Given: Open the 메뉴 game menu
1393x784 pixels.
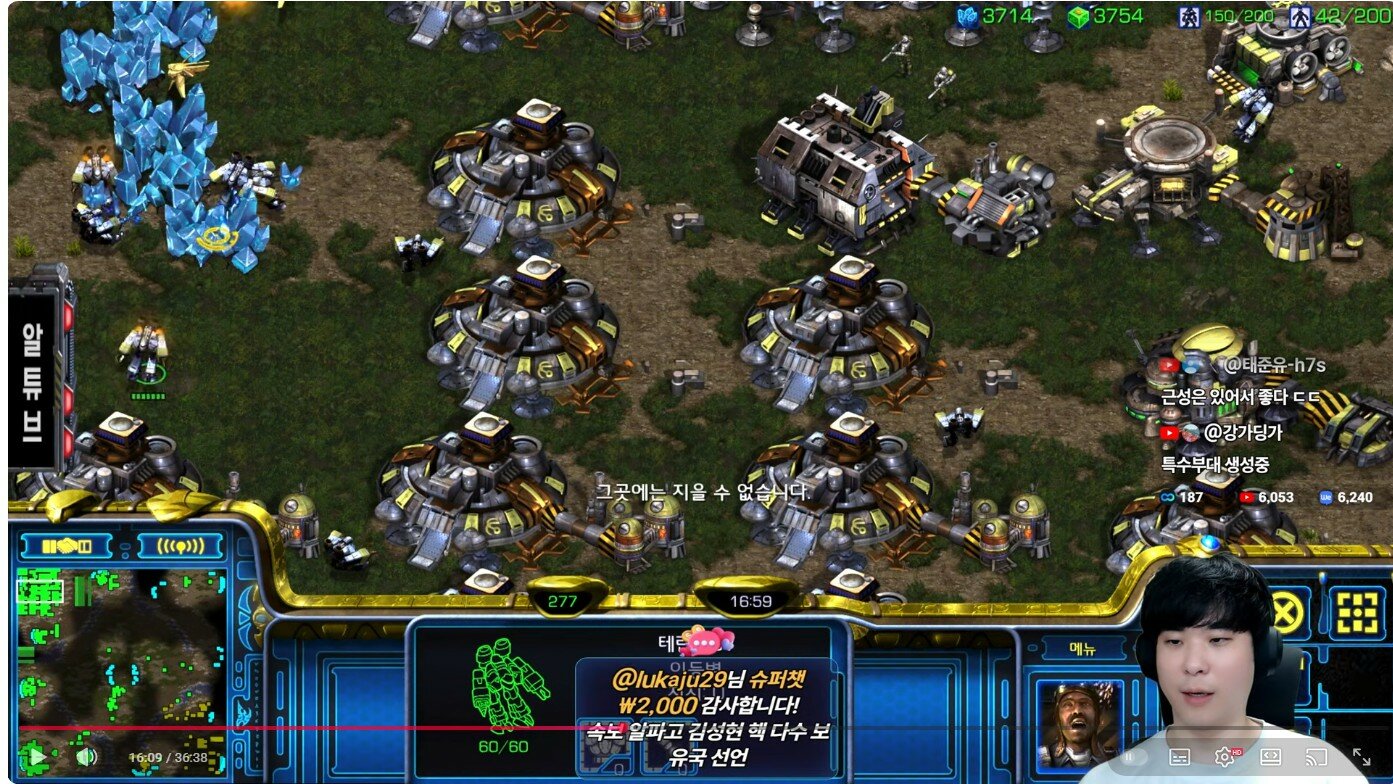Looking at the screenshot, I should (x=1070, y=649).
